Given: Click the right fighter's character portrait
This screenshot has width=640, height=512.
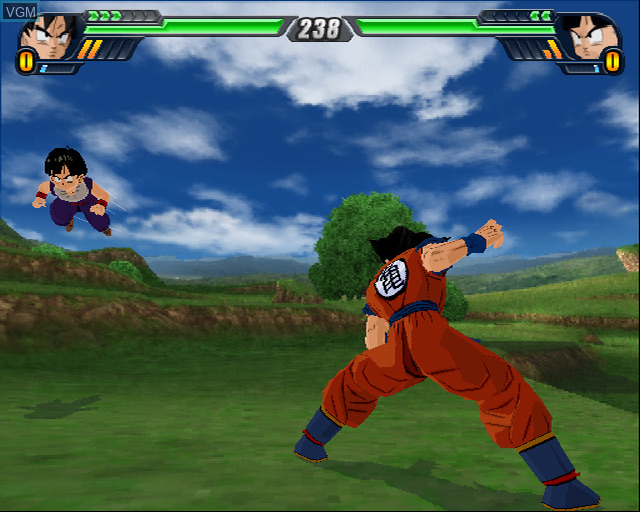Looking at the screenshot, I should tap(592, 37).
